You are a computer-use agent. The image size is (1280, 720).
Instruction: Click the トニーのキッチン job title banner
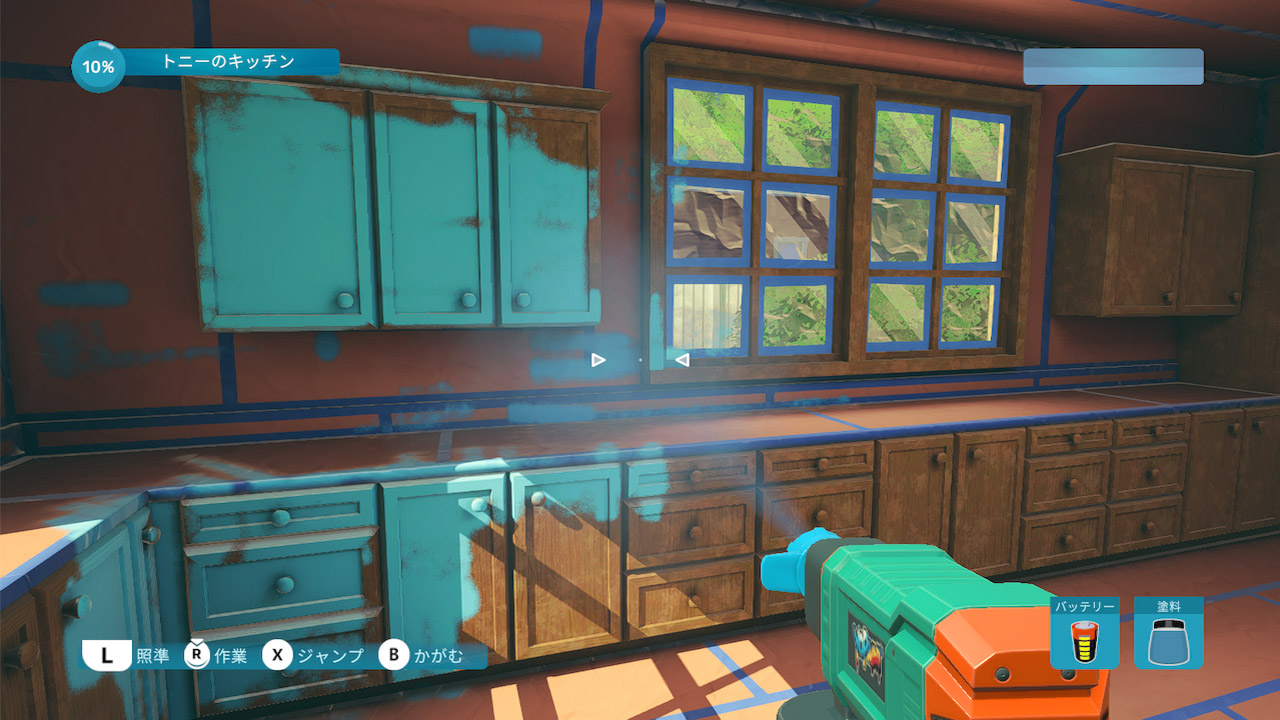pyautogui.click(x=229, y=62)
